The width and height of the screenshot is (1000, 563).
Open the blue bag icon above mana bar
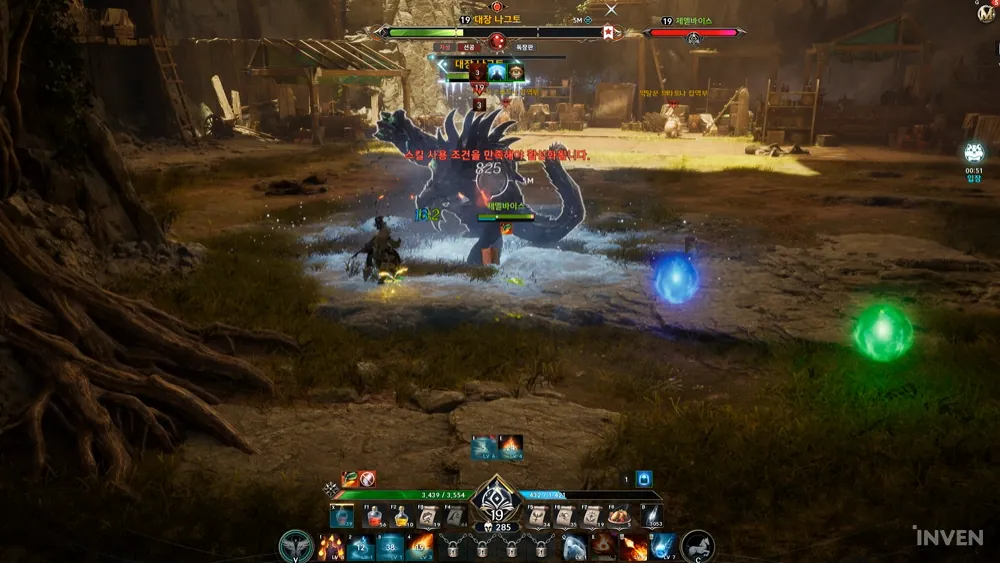(x=644, y=479)
